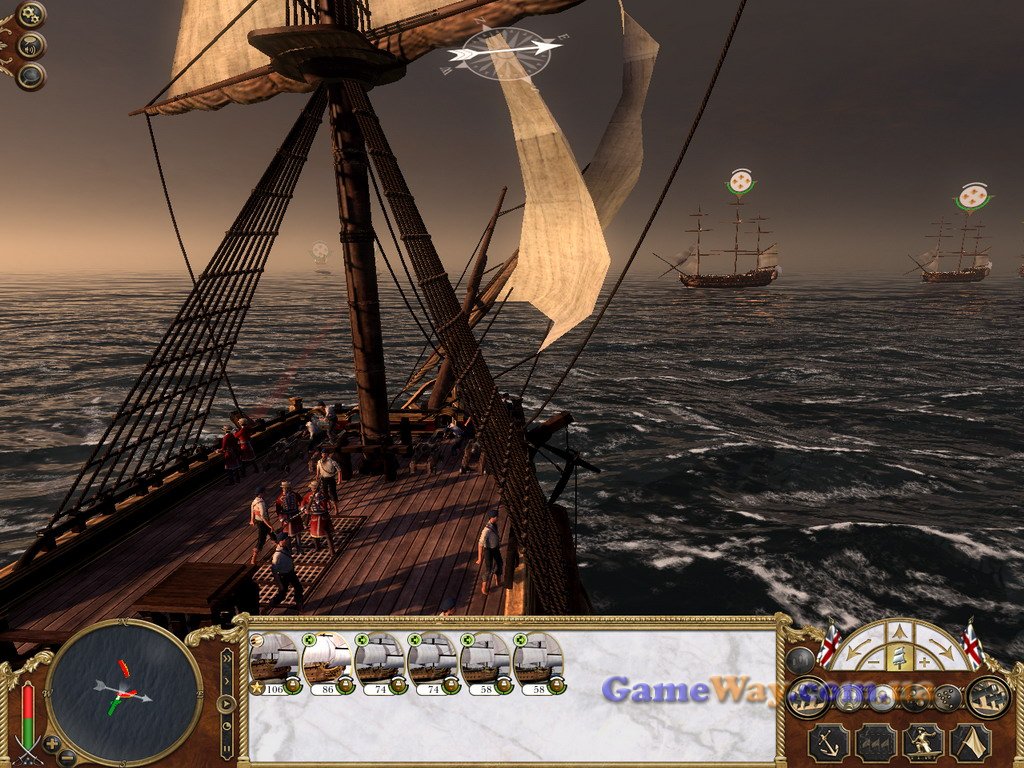1024x768 pixels.
Task: Fire the port side broadside cannons
Action: point(806,697)
